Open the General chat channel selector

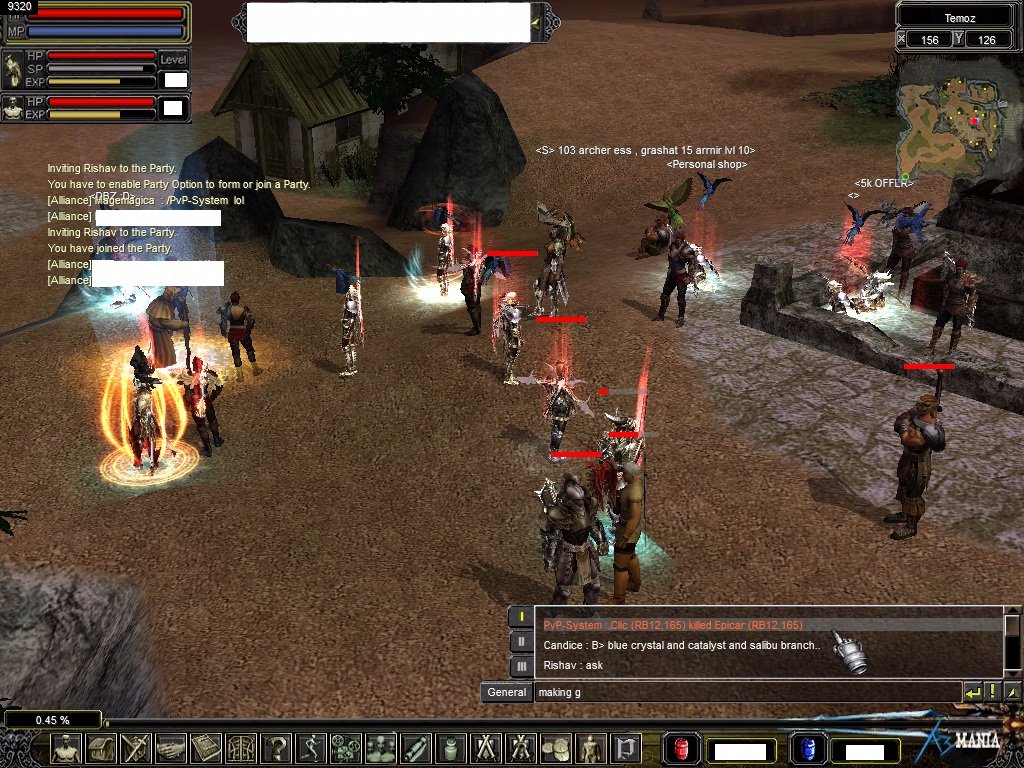click(506, 692)
